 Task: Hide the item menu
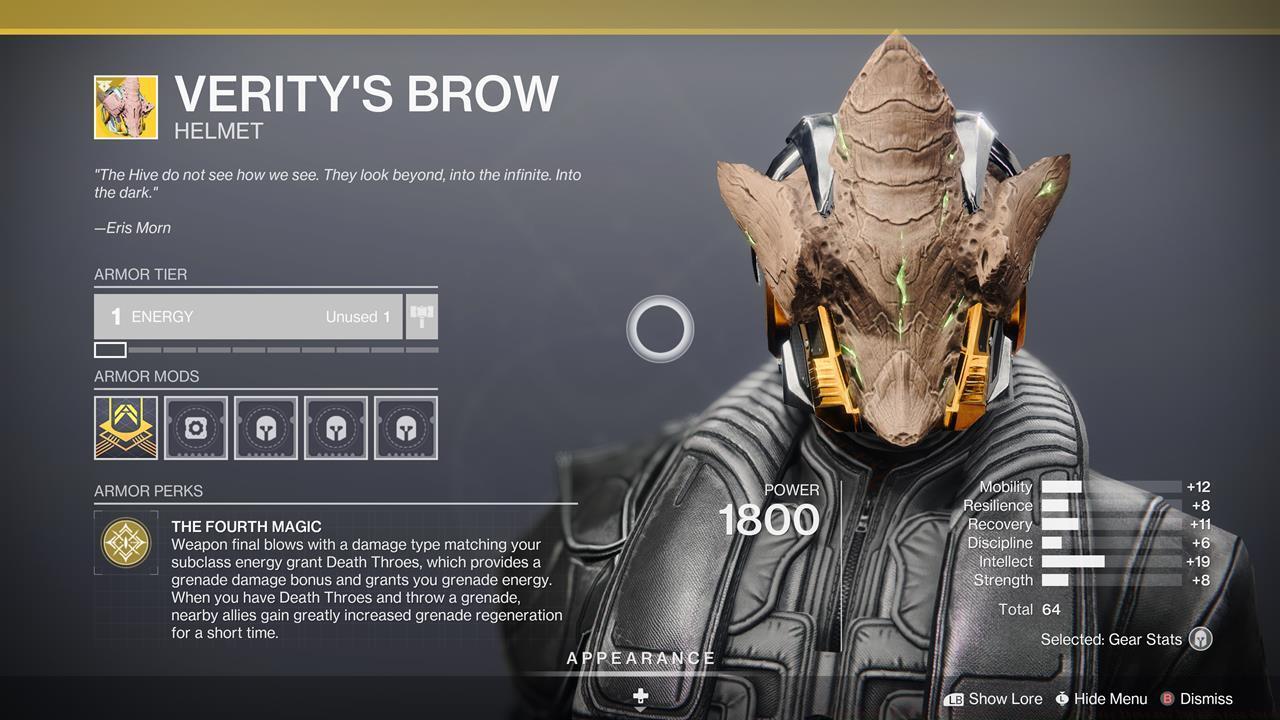1099,699
